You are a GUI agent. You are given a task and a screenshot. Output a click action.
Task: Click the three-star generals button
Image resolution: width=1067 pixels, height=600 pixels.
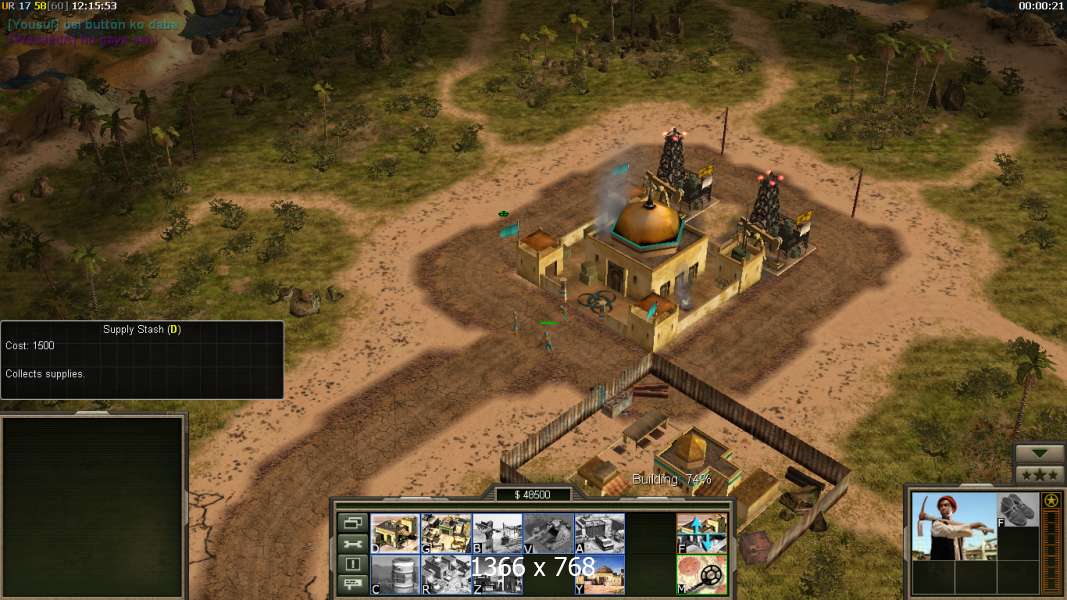click(x=1039, y=474)
